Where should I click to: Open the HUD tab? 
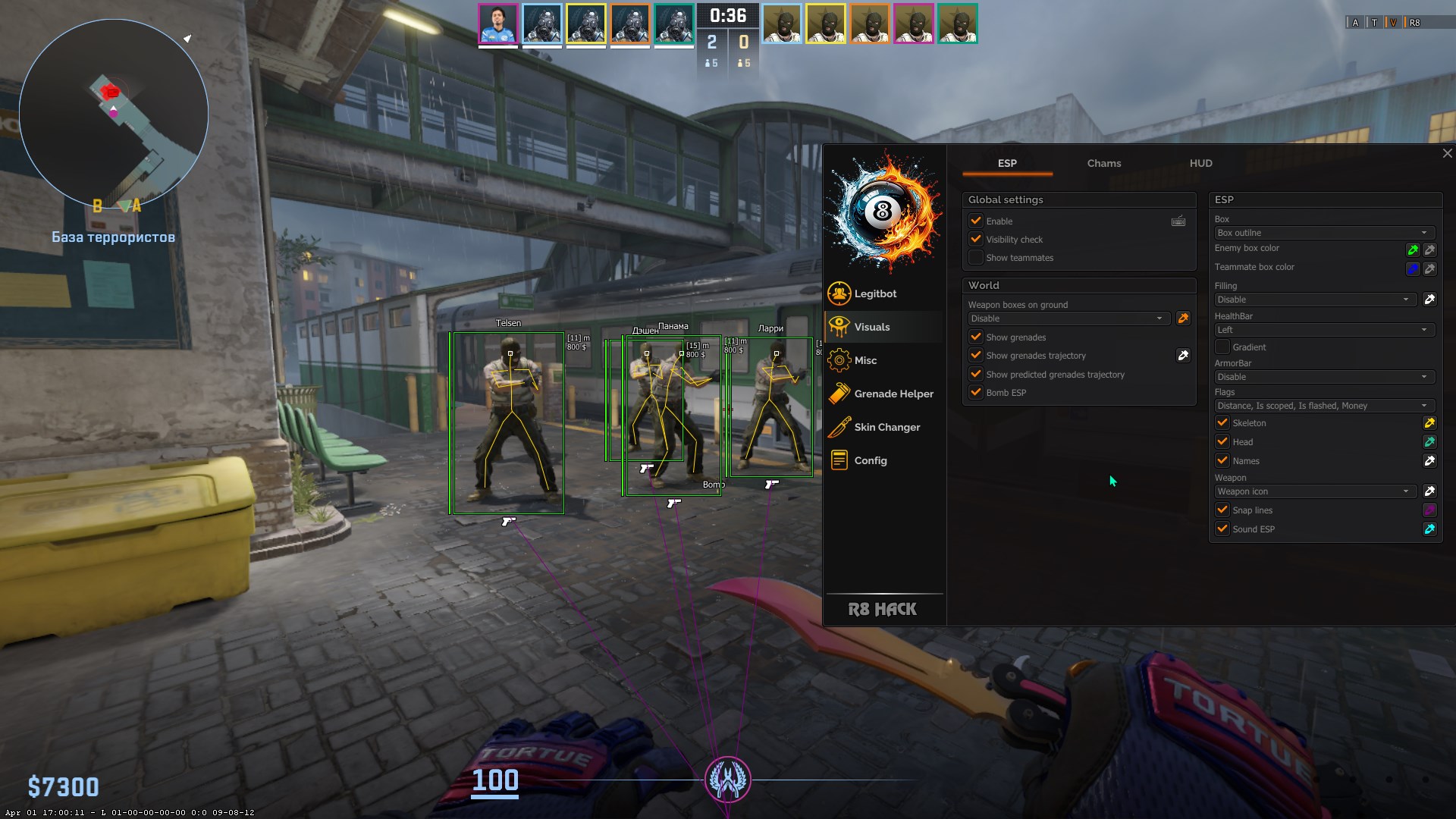coord(1200,163)
